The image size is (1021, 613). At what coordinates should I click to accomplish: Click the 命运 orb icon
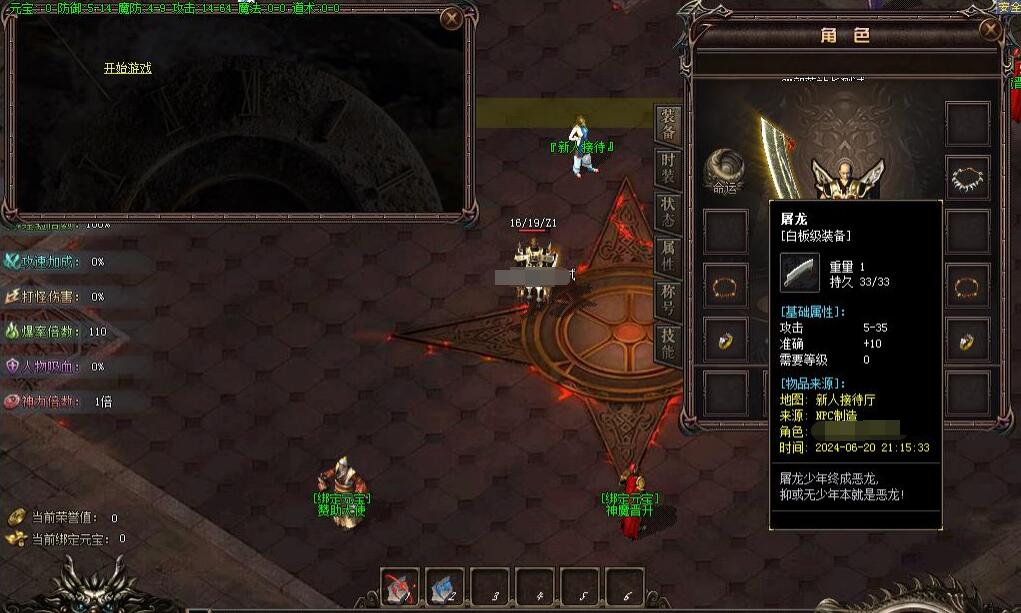click(x=724, y=168)
